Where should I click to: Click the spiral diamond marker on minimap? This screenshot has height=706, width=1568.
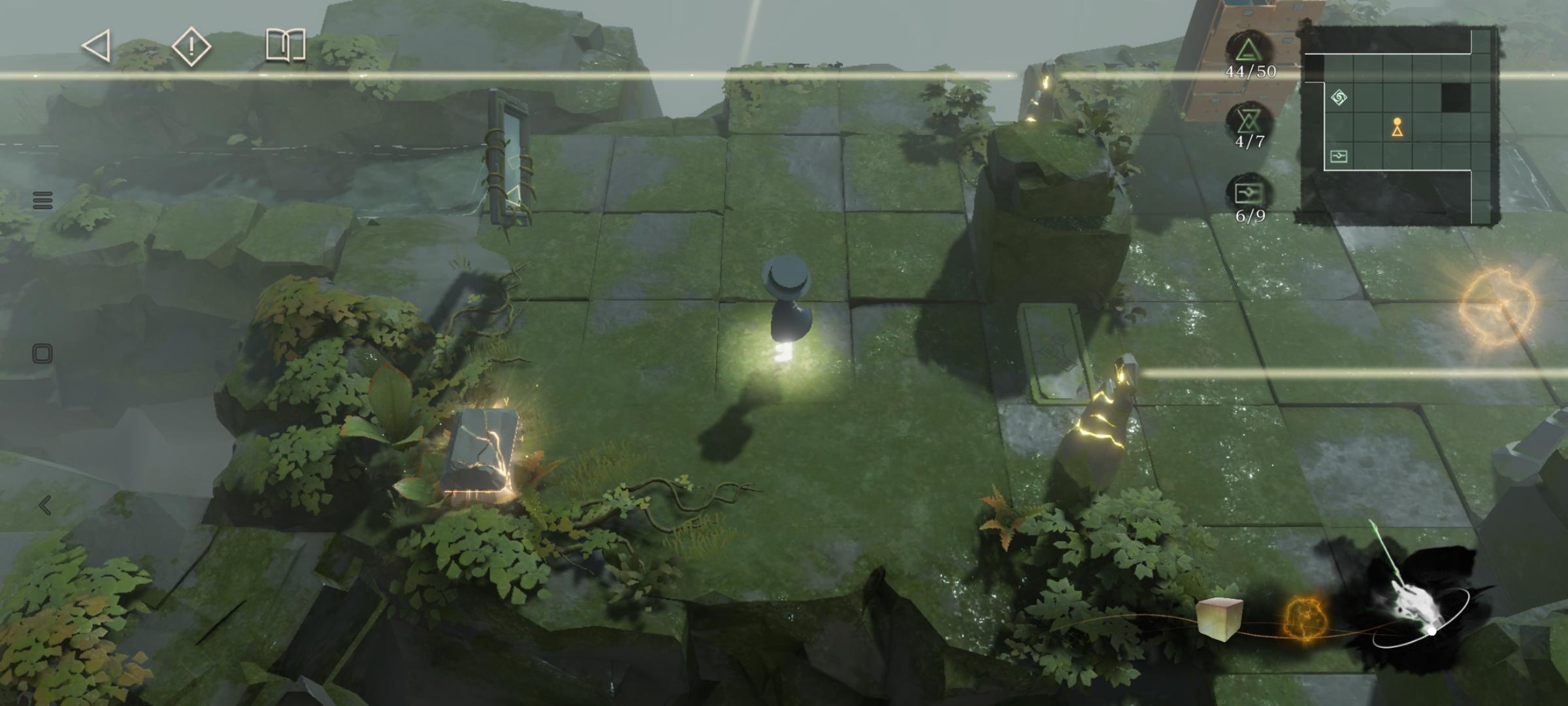tap(1339, 98)
